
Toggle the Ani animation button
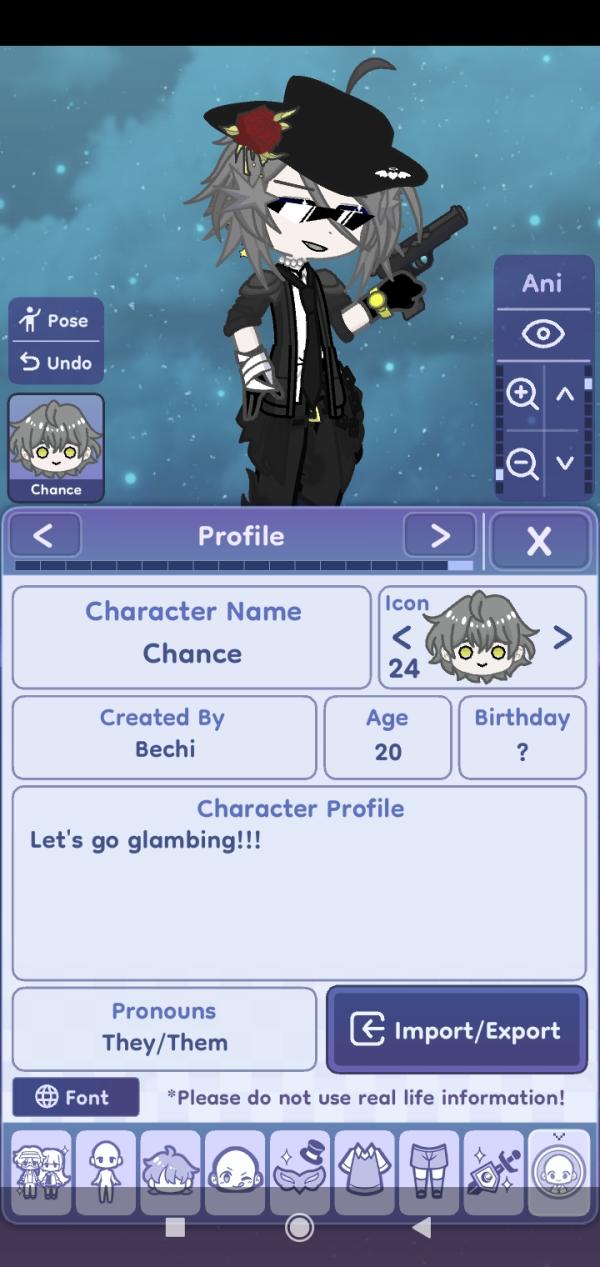point(542,284)
